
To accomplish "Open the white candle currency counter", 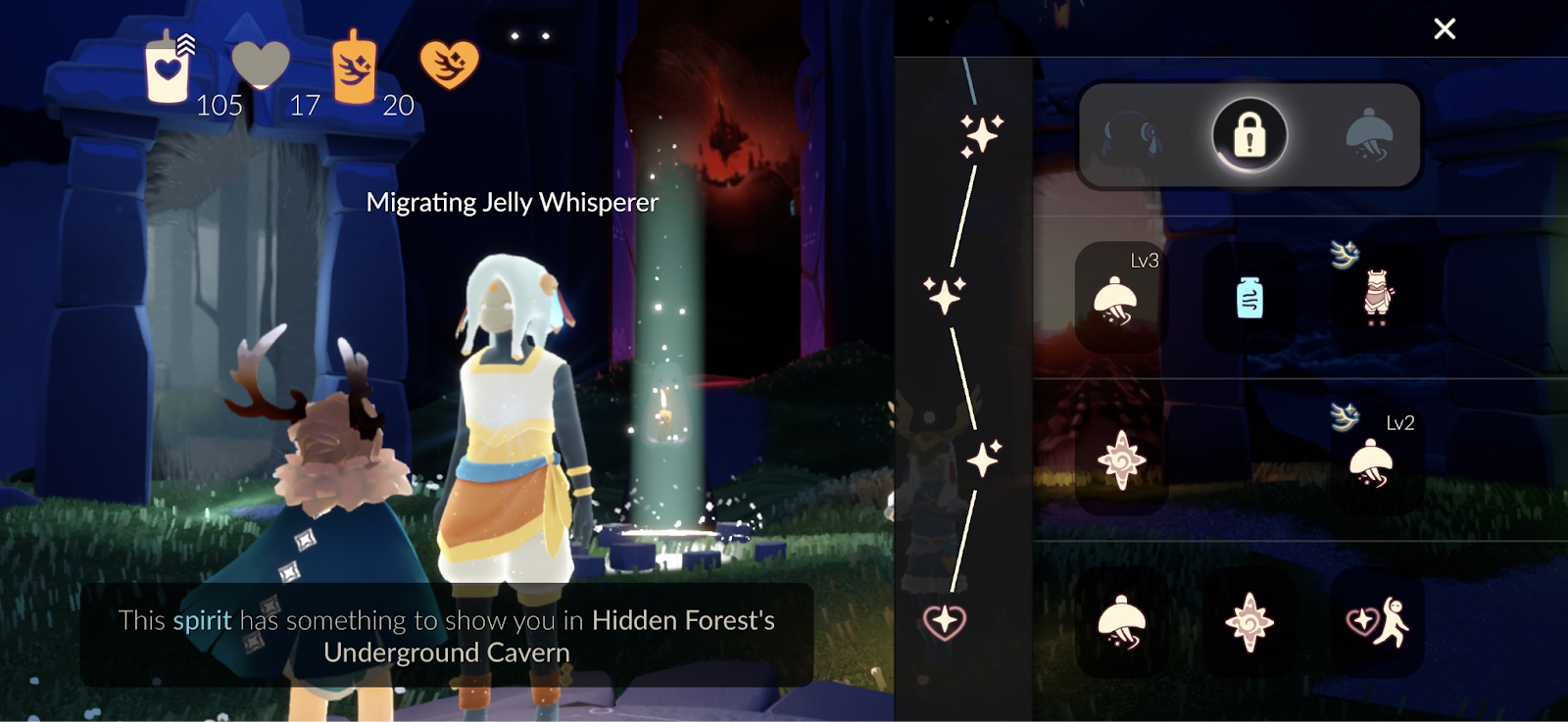I will pos(169,69).
